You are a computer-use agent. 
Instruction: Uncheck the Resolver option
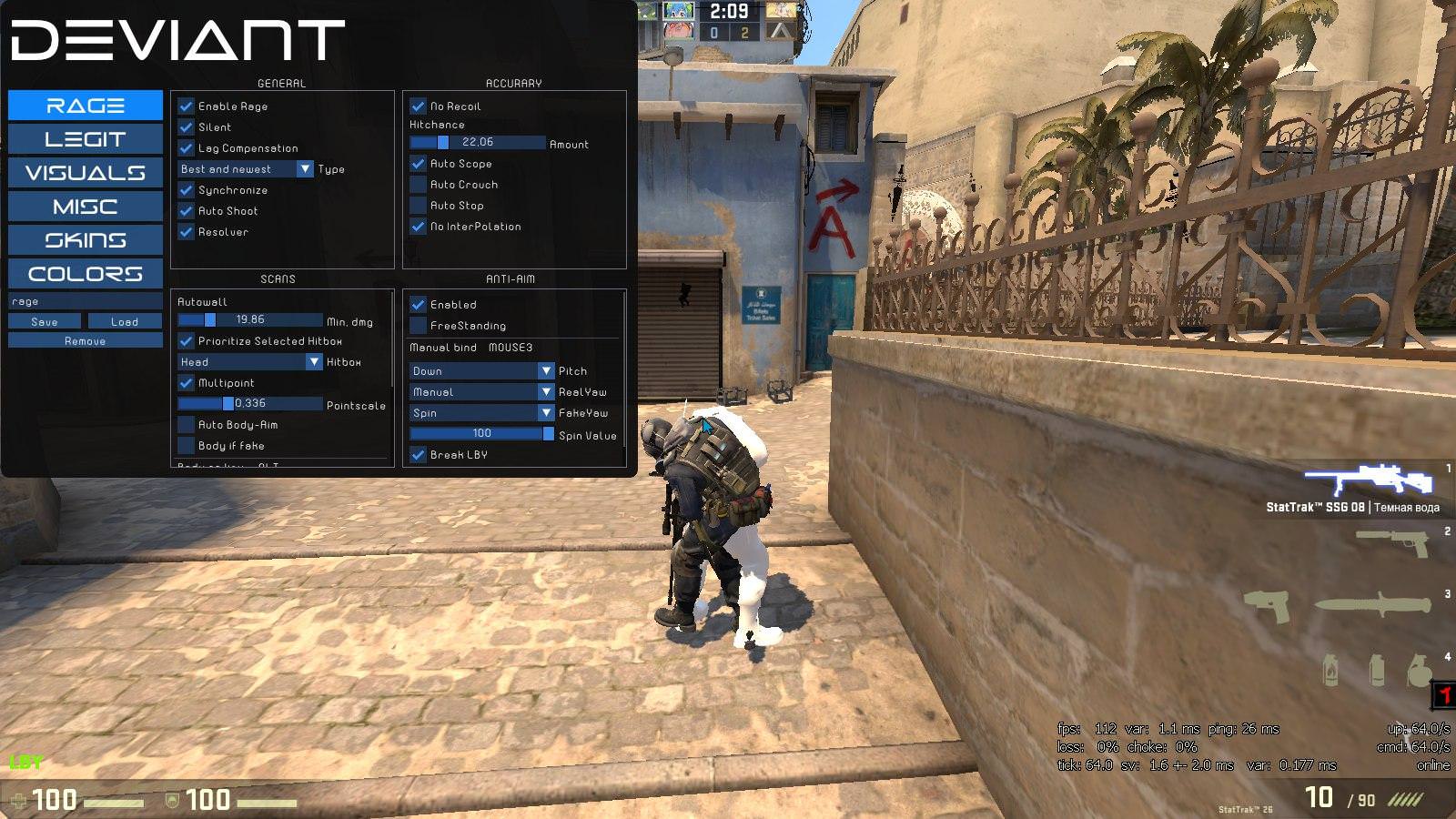pos(187,232)
